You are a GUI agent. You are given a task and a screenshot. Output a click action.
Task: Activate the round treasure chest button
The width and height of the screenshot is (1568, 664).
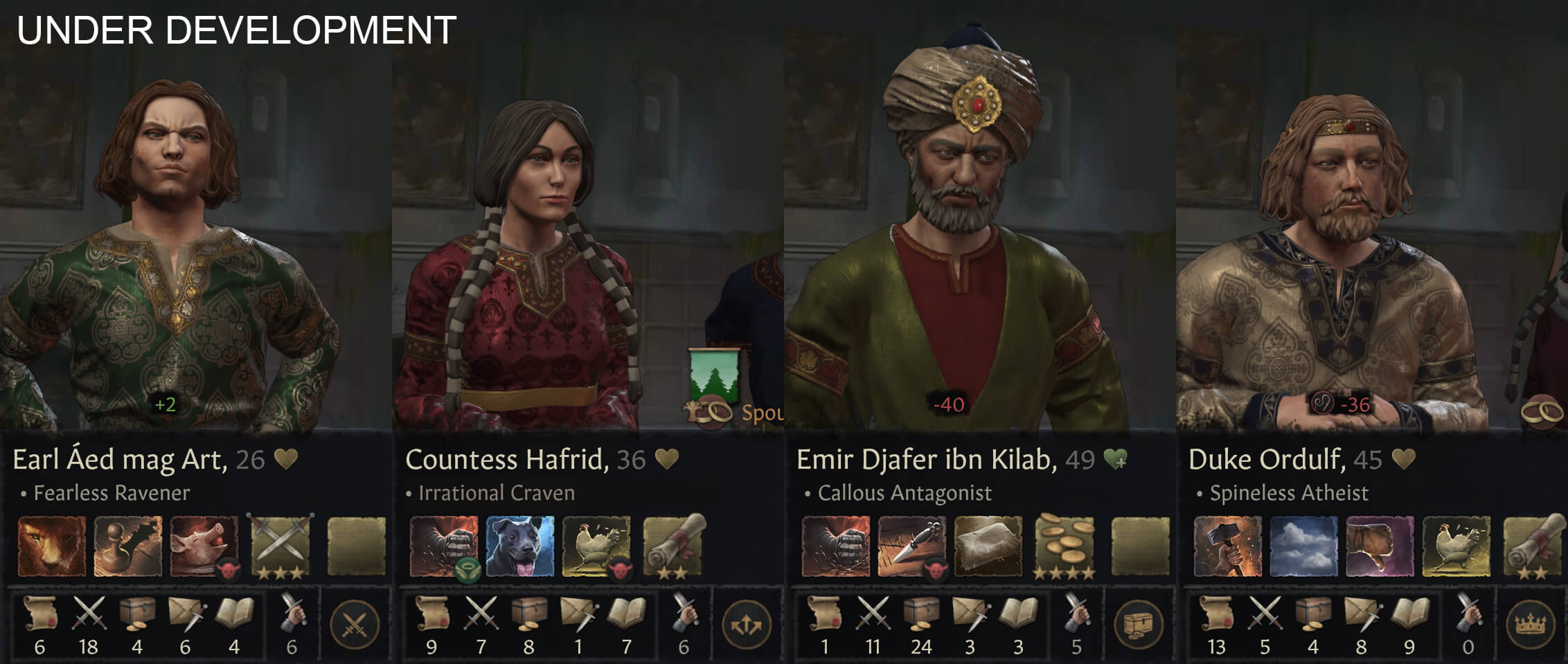1138,626
